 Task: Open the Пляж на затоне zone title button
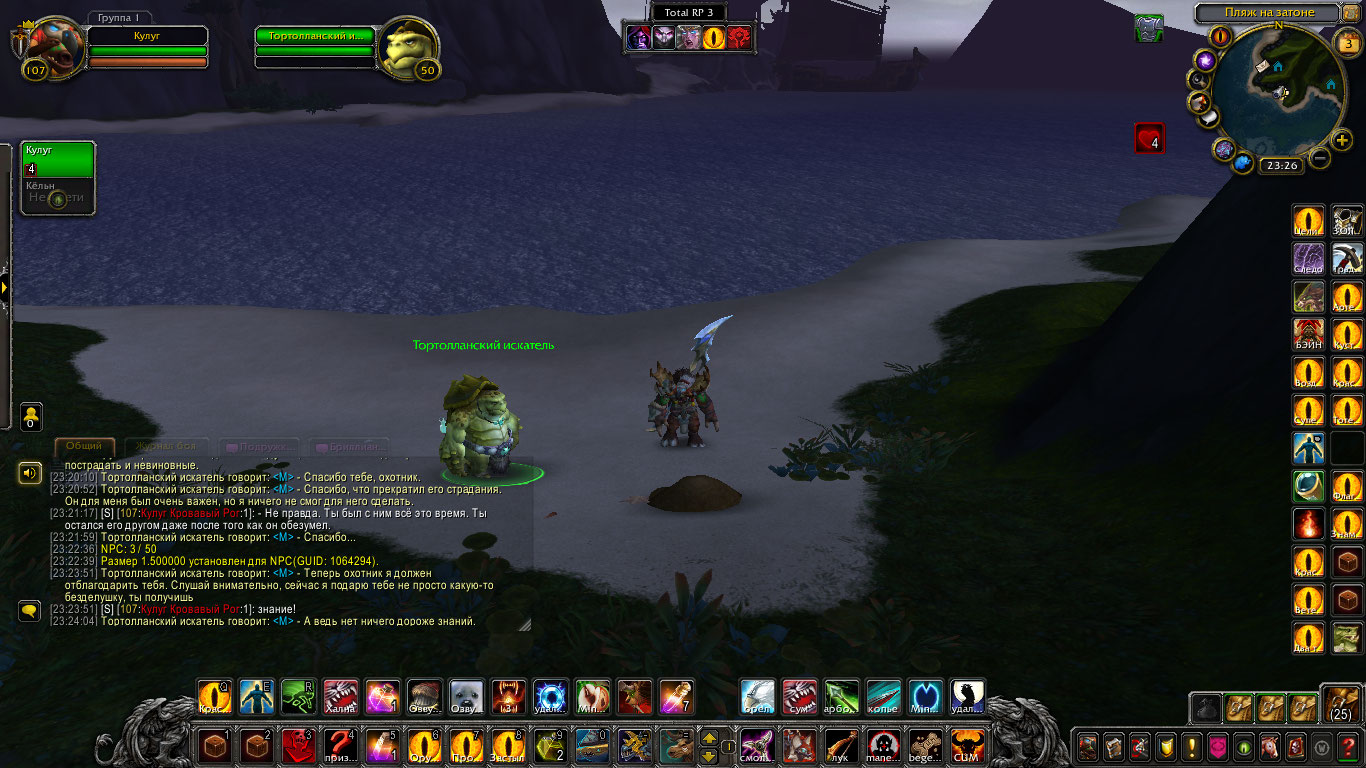tap(1269, 13)
